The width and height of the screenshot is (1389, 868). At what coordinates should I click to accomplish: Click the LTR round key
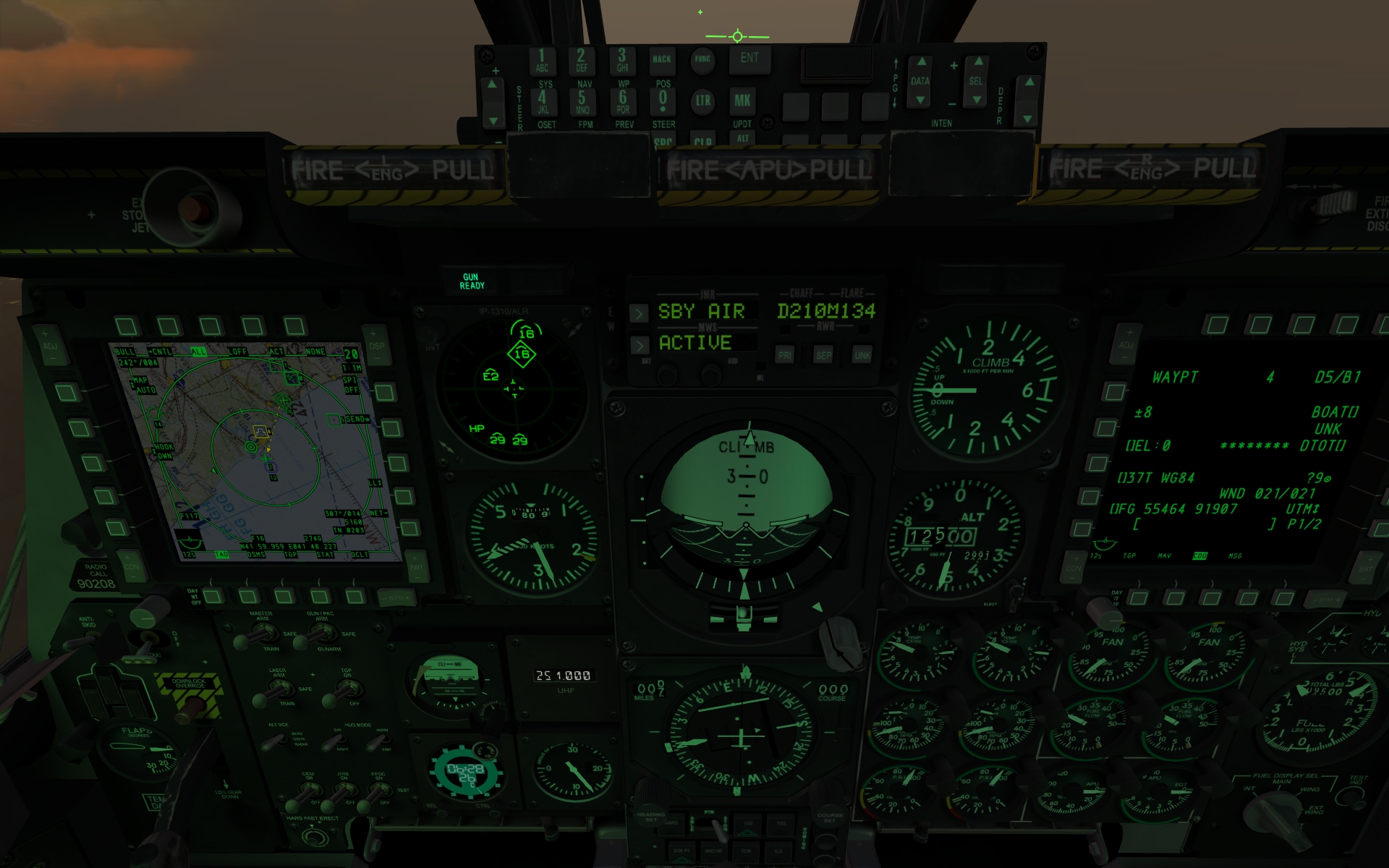tap(702, 101)
